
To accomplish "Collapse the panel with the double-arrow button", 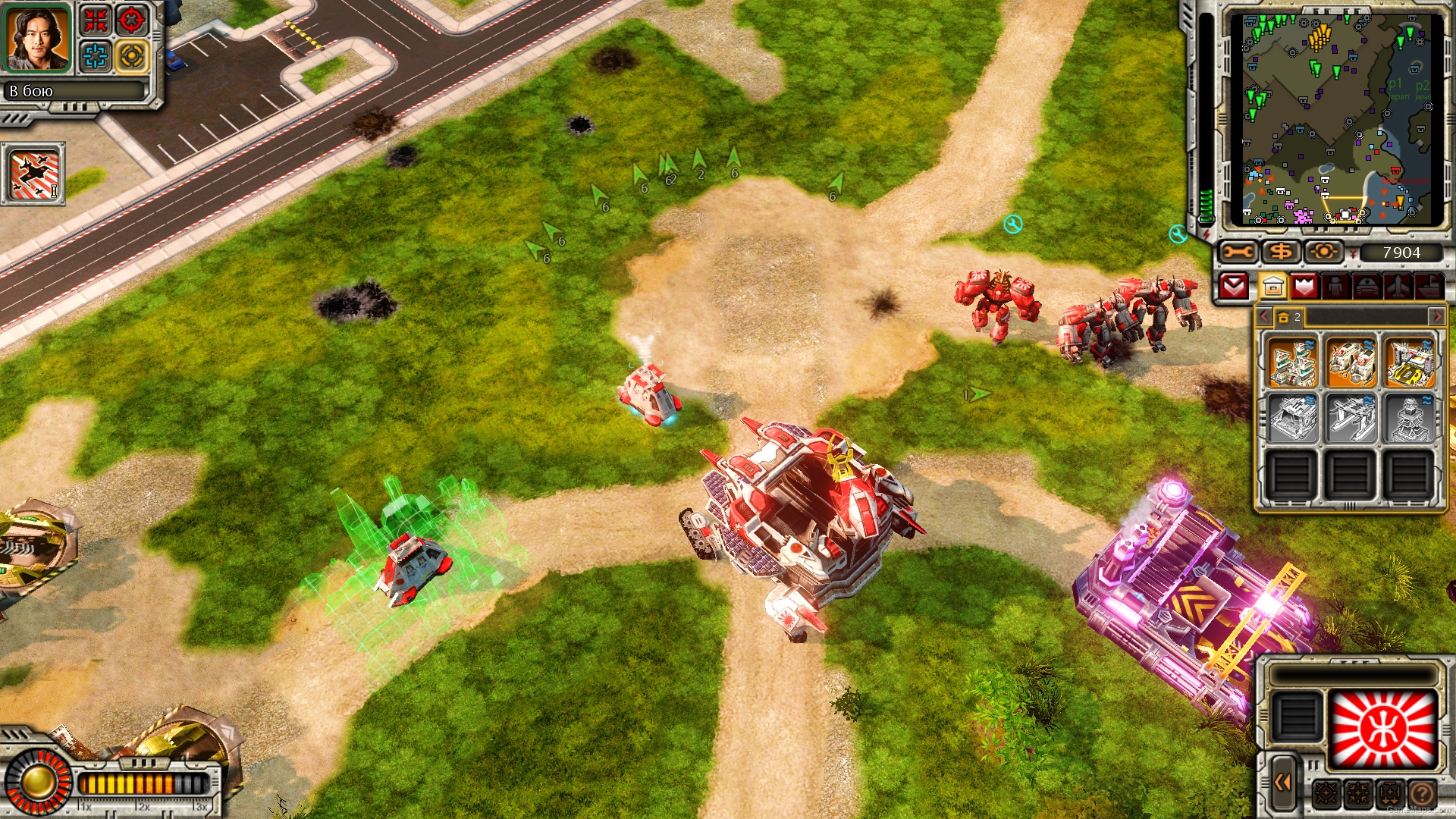I will [x=1282, y=782].
